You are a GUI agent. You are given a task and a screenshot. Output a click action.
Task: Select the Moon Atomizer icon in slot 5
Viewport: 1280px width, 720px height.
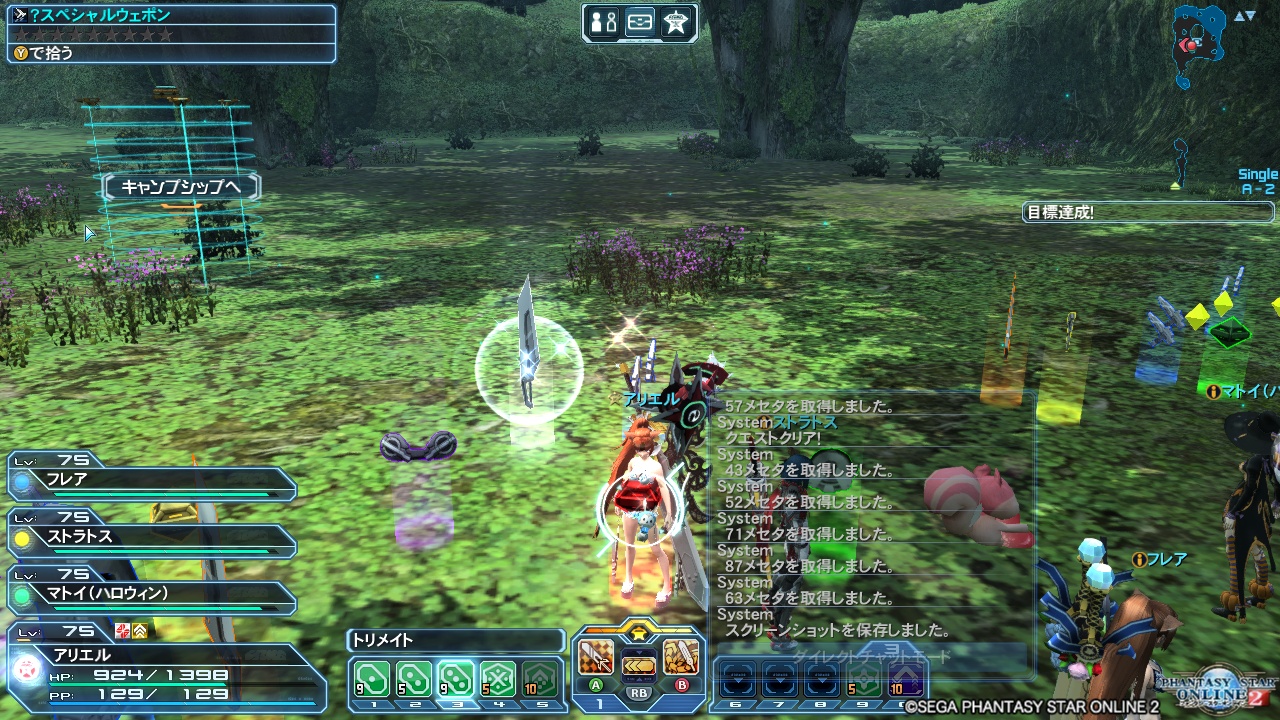point(538,679)
